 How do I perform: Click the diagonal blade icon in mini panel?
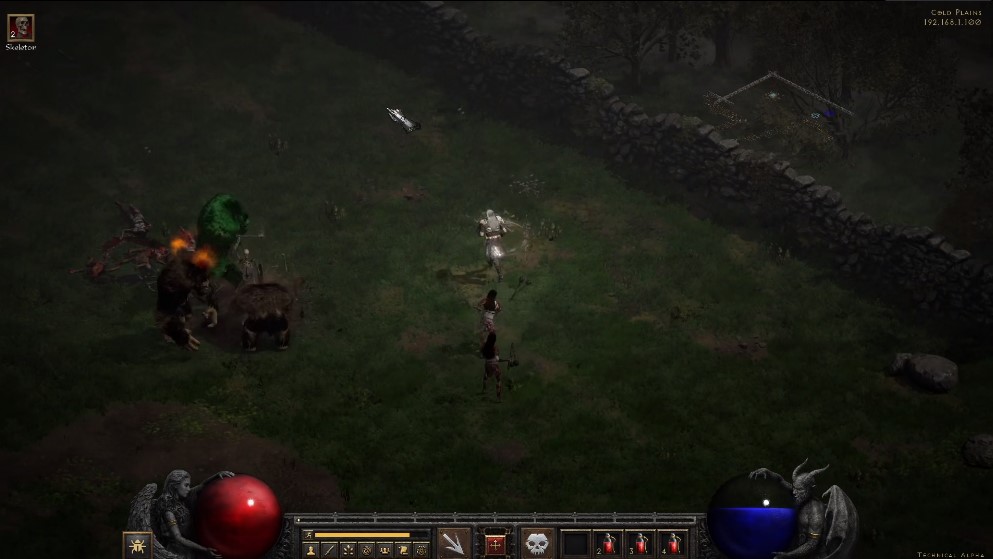[329, 550]
